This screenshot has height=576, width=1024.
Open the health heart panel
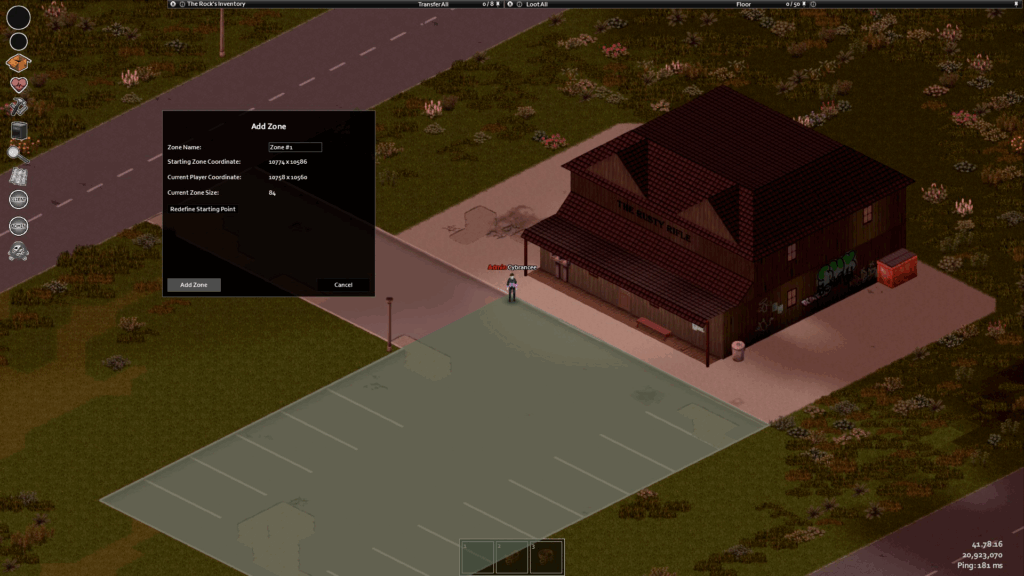[x=18, y=85]
